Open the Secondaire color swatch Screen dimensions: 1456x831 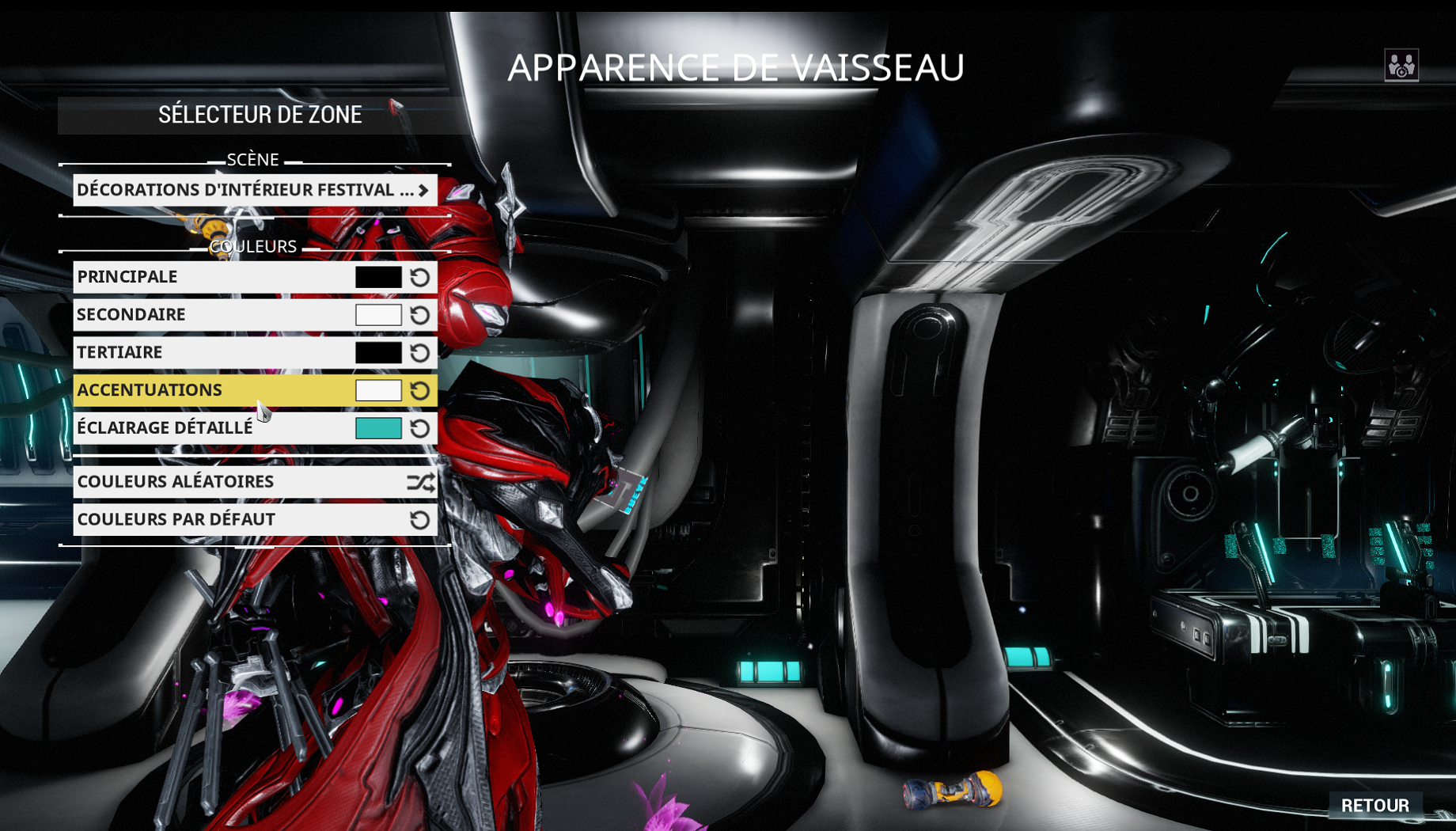tap(378, 314)
